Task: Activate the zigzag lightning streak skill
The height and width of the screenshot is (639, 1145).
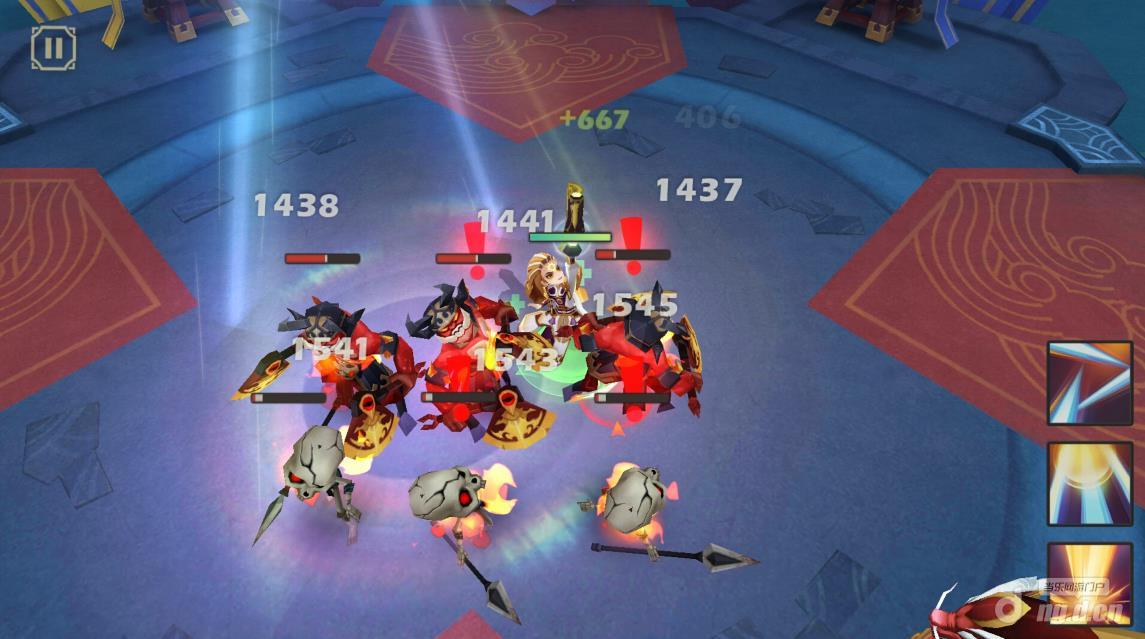Action: tap(1089, 383)
